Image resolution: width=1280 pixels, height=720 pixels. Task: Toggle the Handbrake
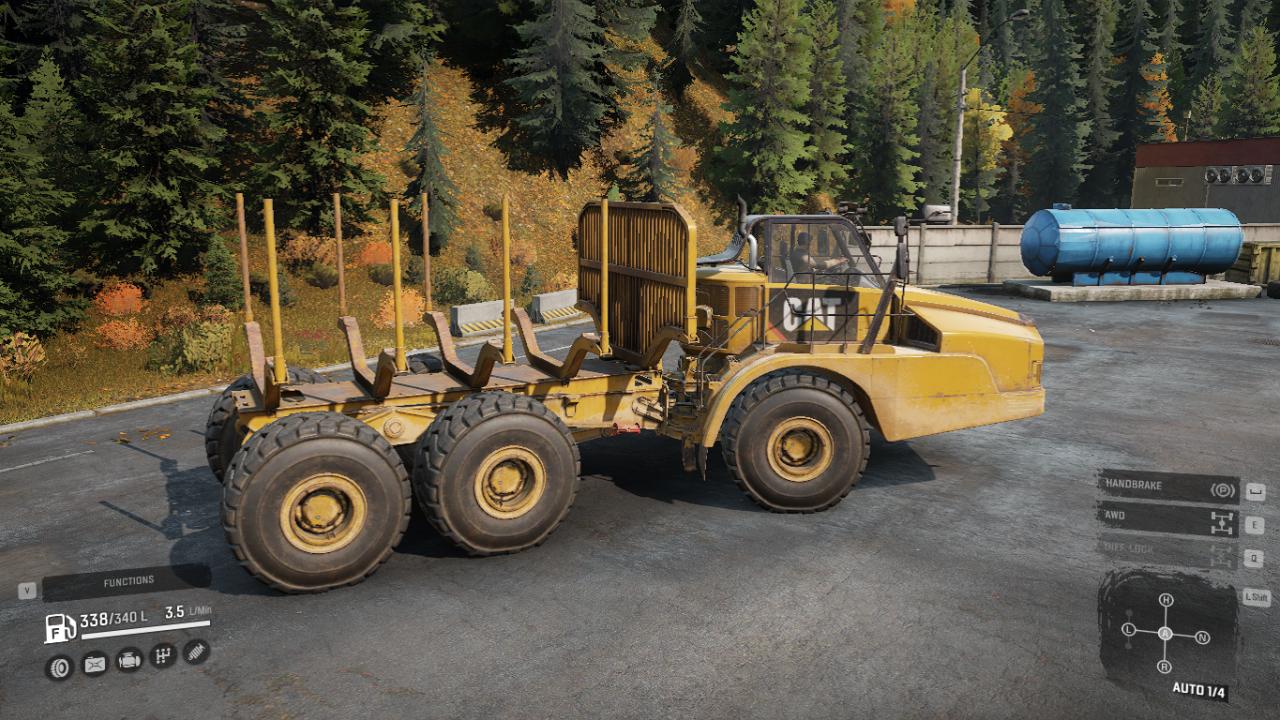coord(1168,488)
